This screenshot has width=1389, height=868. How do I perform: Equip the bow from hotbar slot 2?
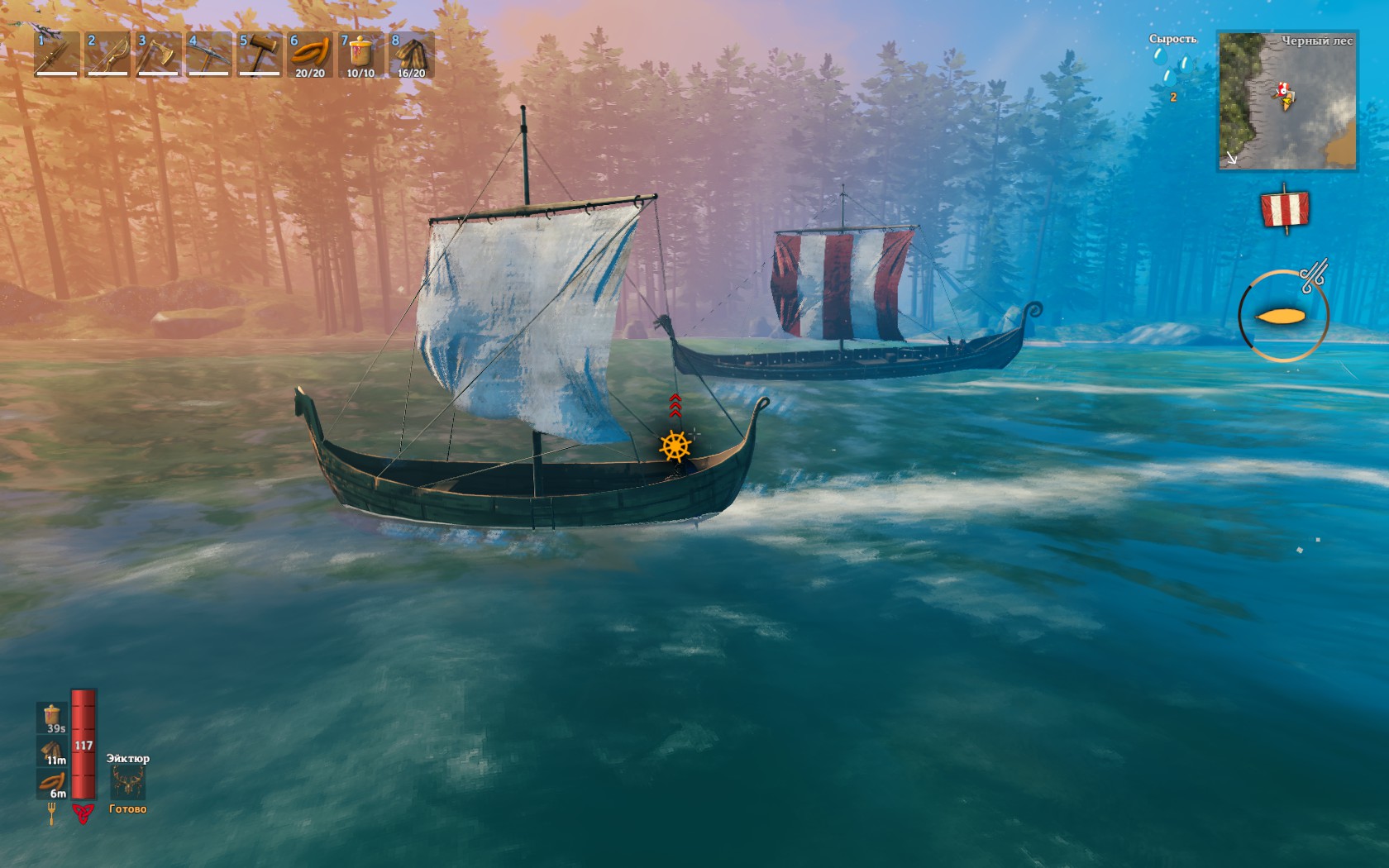107,55
